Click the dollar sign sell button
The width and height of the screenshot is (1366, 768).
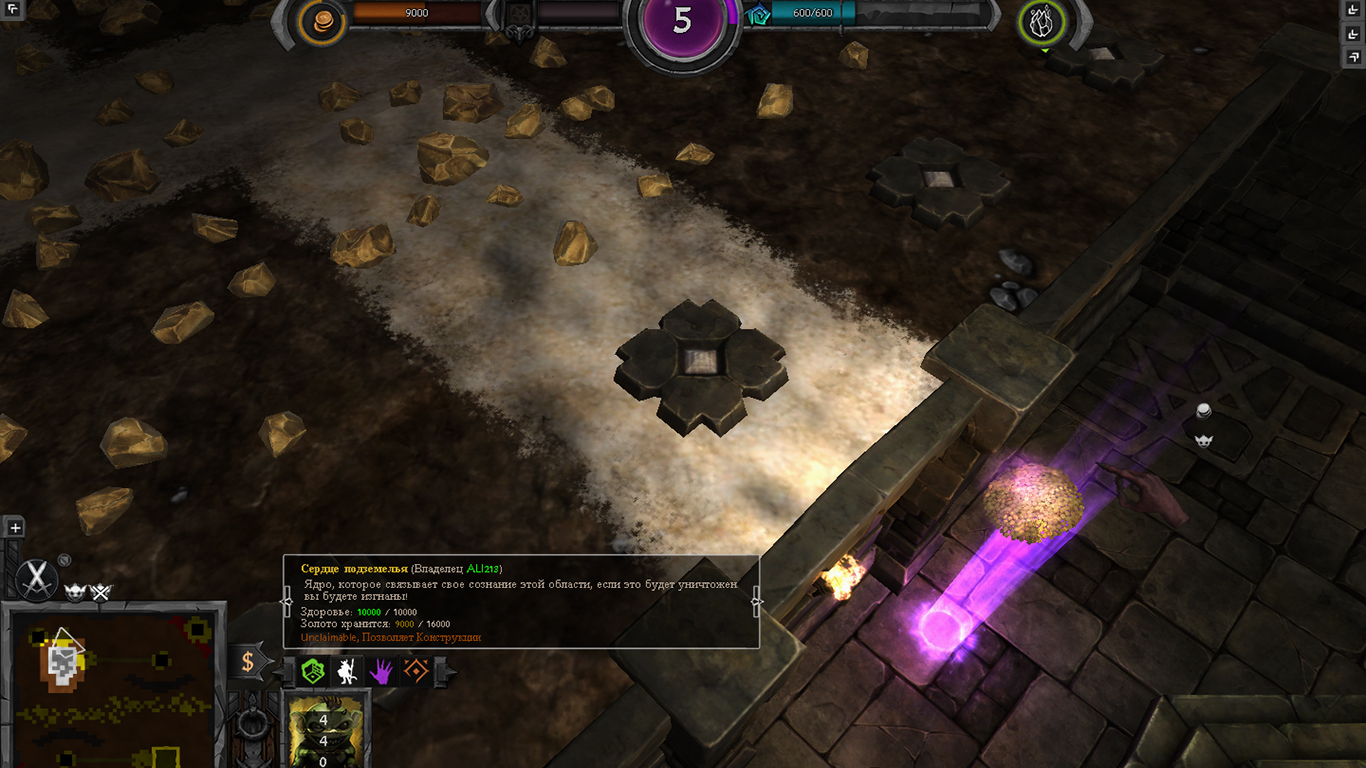click(x=248, y=661)
